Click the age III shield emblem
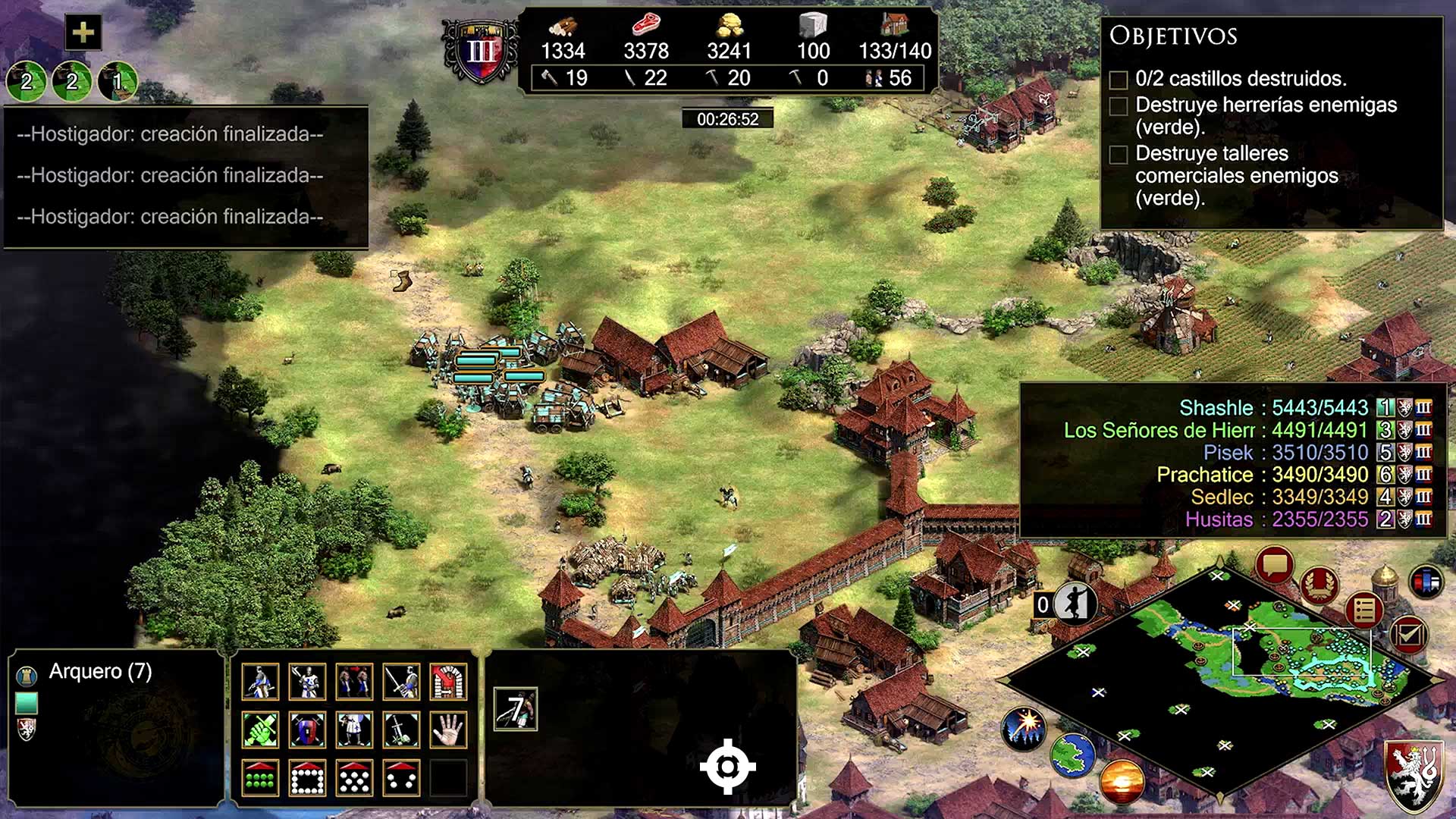Image resolution: width=1456 pixels, height=819 pixels. pyautogui.click(x=481, y=52)
